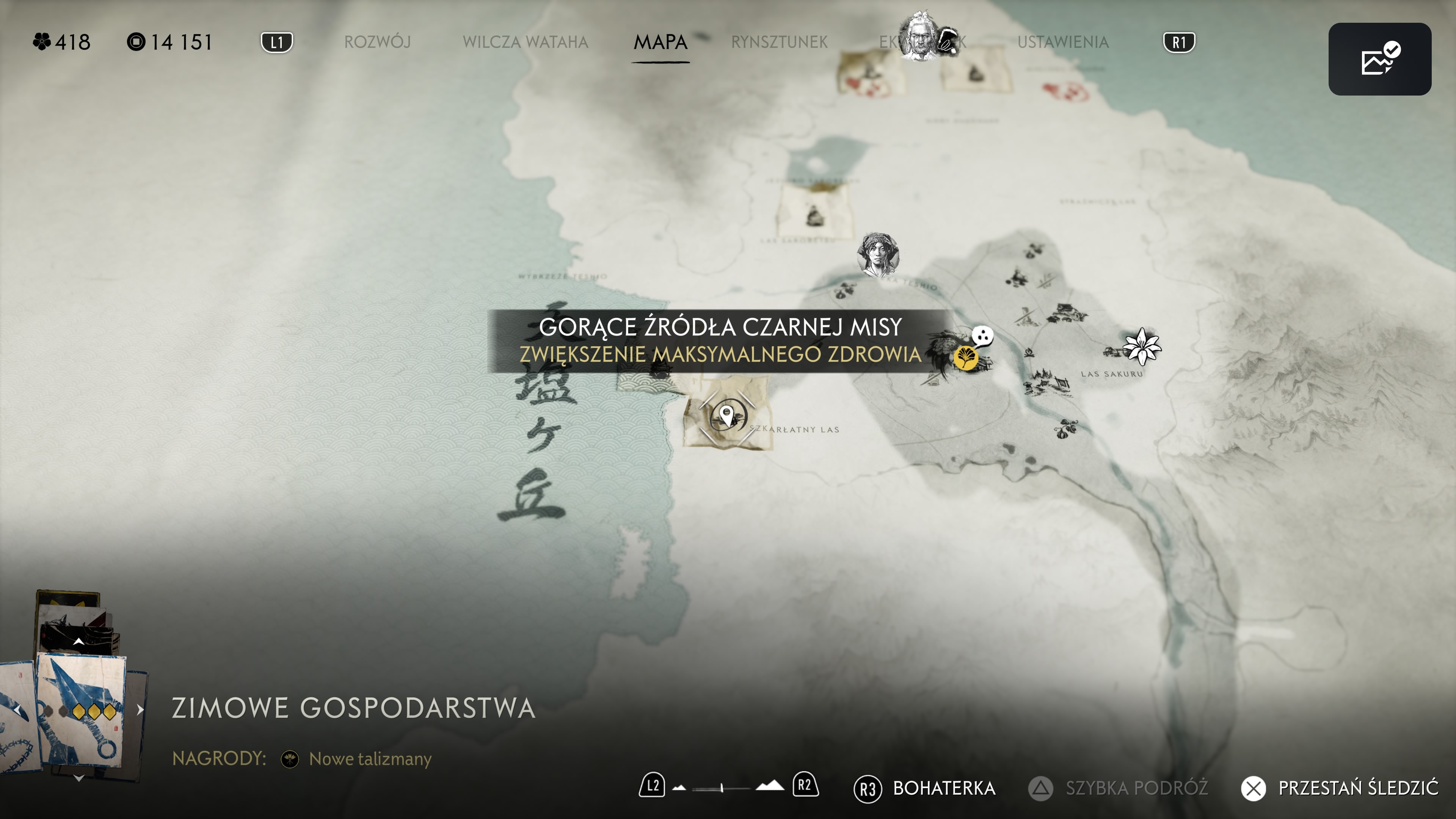Switch to the ROZWÓJ tab

[x=377, y=42]
